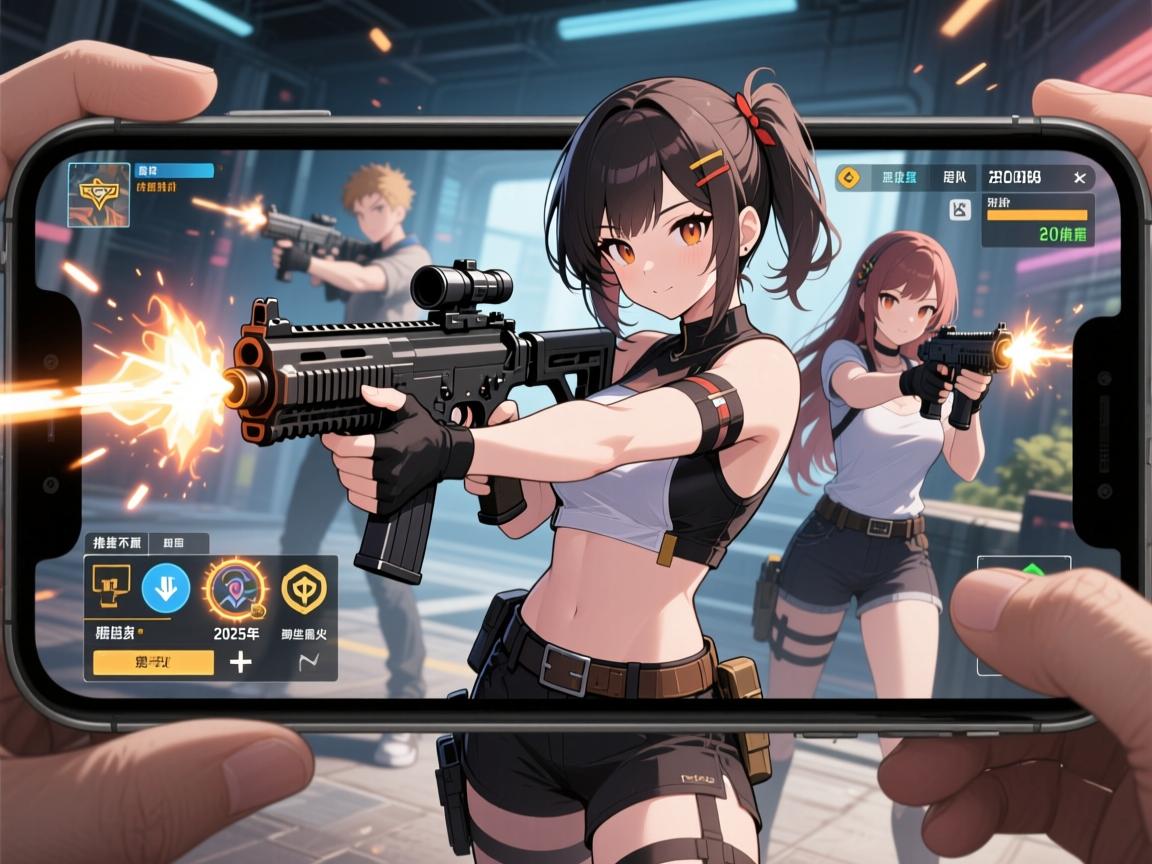The image size is (1152, 864).
Task: Select the blue down-arrow circle icon
Action: pyautogui.click(x=166, y=588)
